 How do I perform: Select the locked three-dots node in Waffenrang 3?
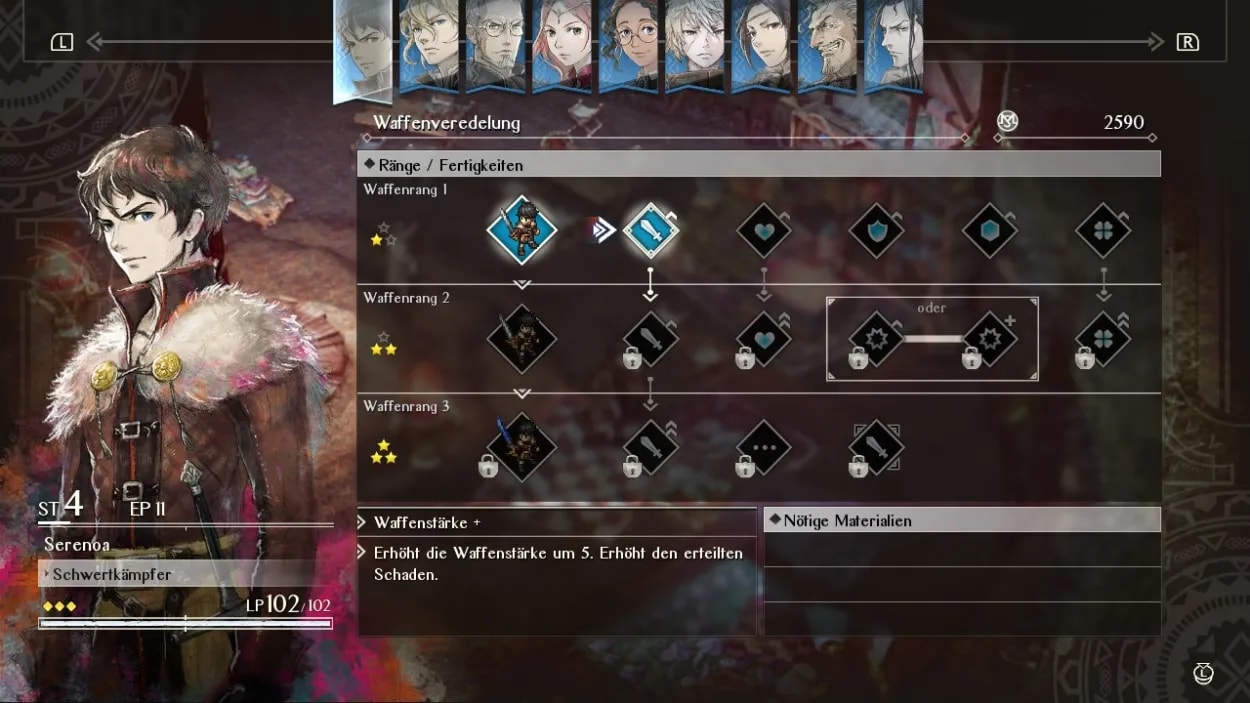764,447
